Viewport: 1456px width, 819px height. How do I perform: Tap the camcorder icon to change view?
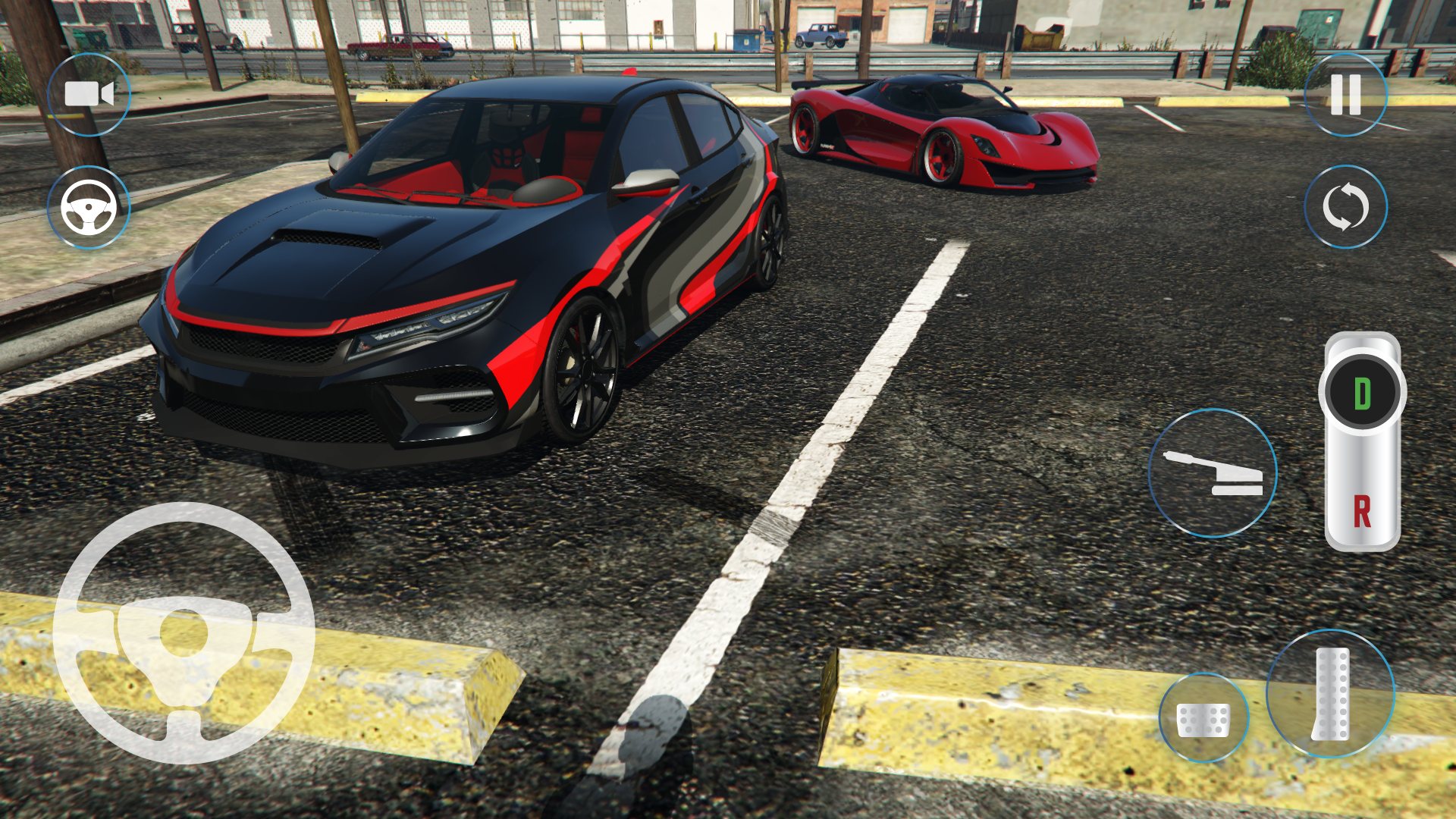coord(88,94)
